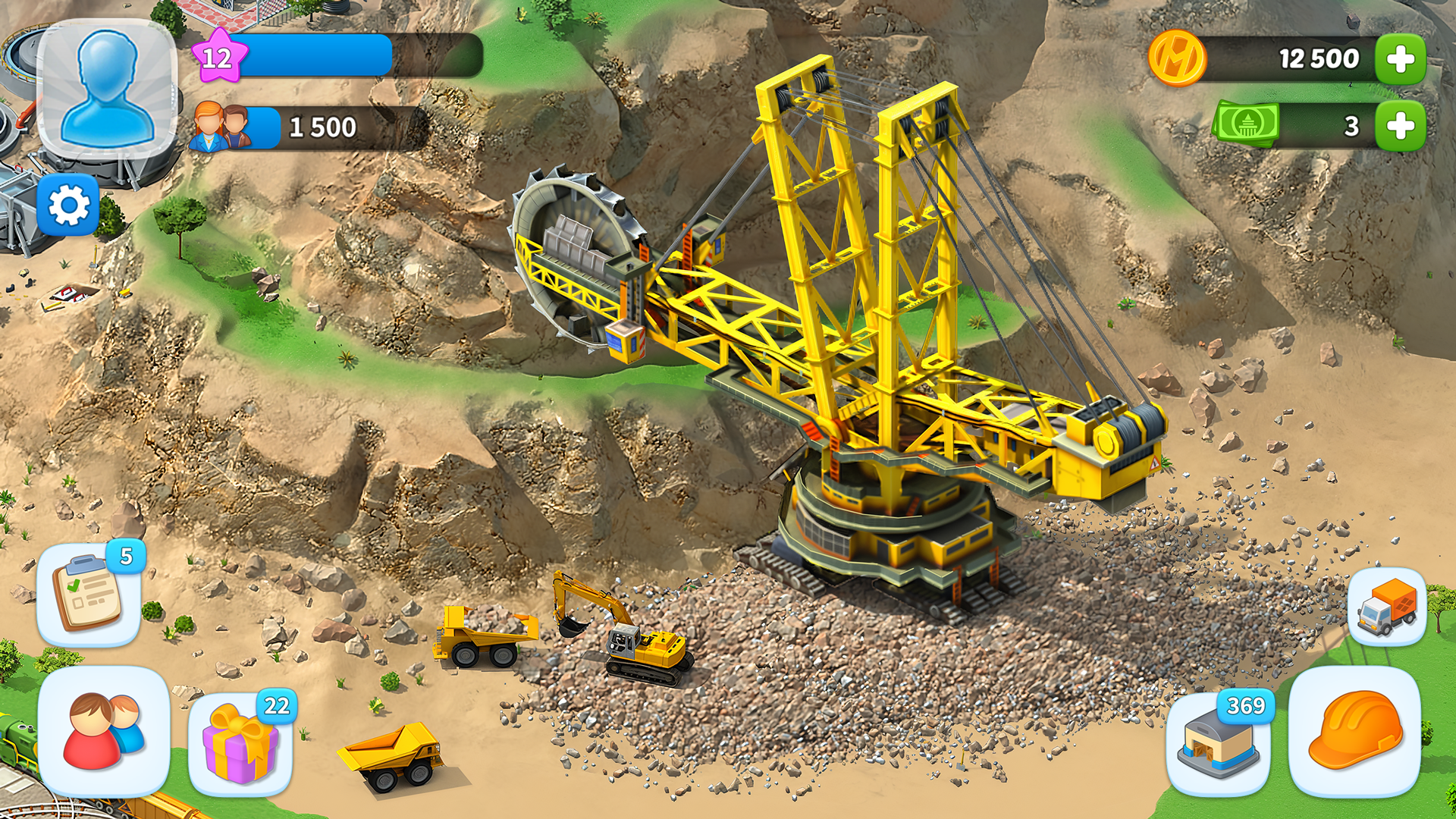Open the delivery truck button
The image size is (1456, 819).
[x=1386, y=607]
